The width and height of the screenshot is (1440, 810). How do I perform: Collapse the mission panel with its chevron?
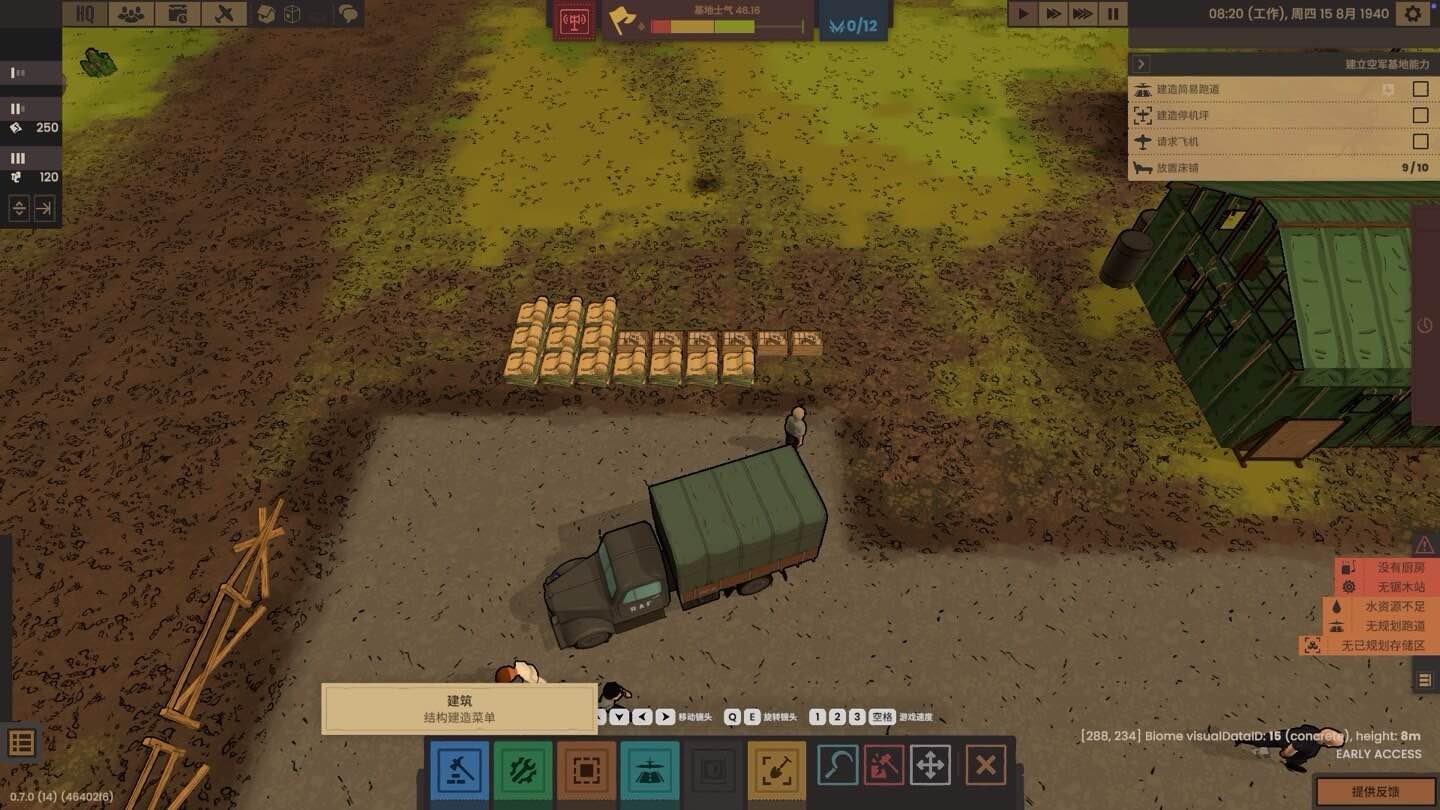[x=1140, y=63]
